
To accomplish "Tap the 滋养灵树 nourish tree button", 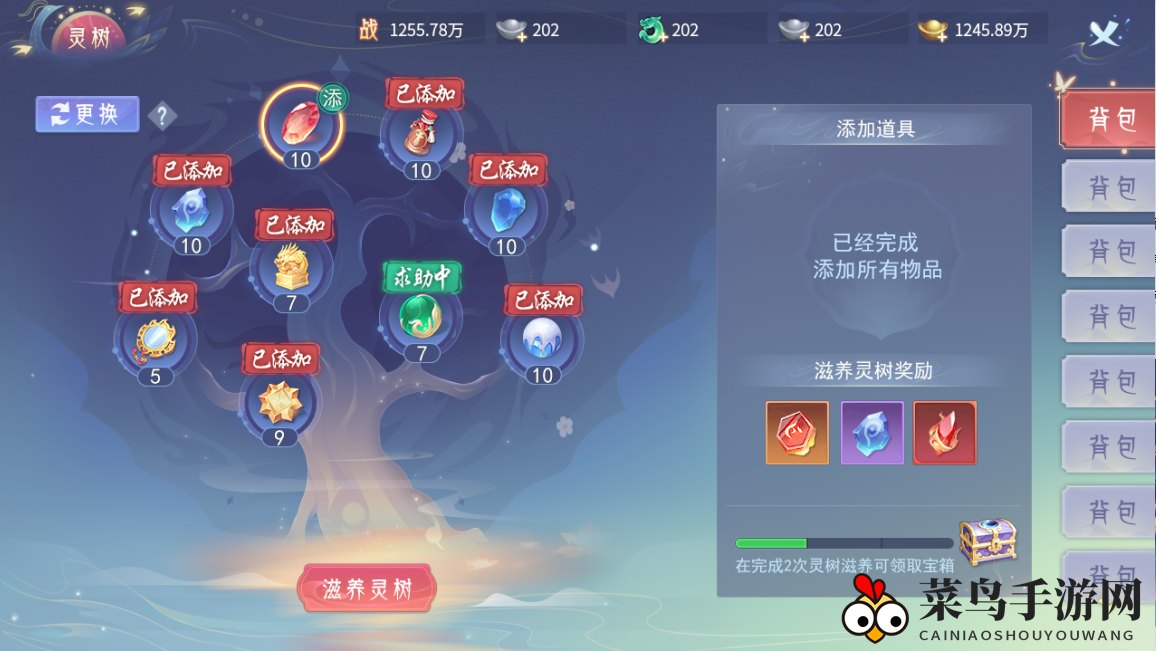I will (367, 589).
